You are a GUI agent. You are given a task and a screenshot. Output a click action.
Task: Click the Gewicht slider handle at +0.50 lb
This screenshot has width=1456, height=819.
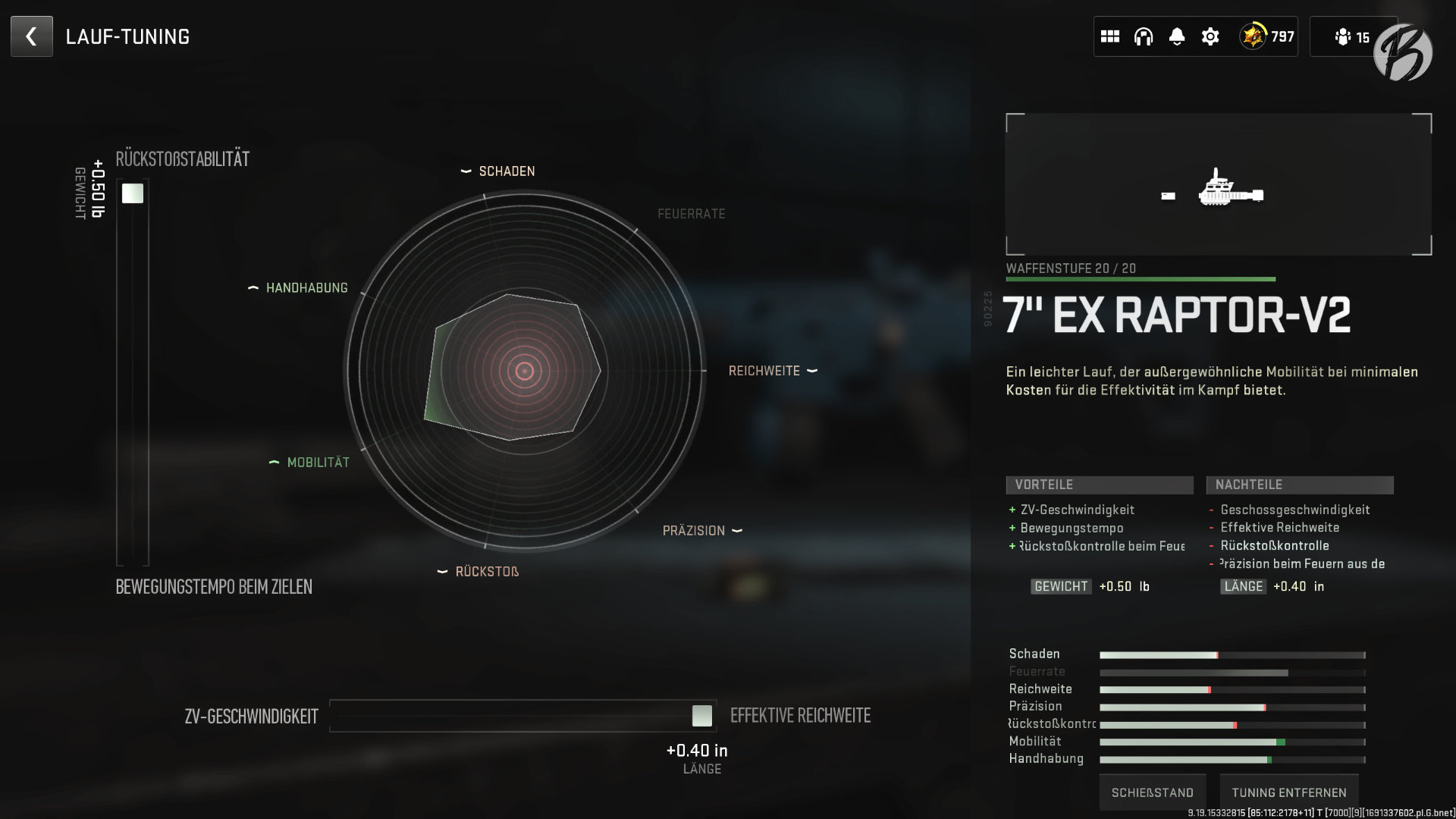(x=133, y=193)
